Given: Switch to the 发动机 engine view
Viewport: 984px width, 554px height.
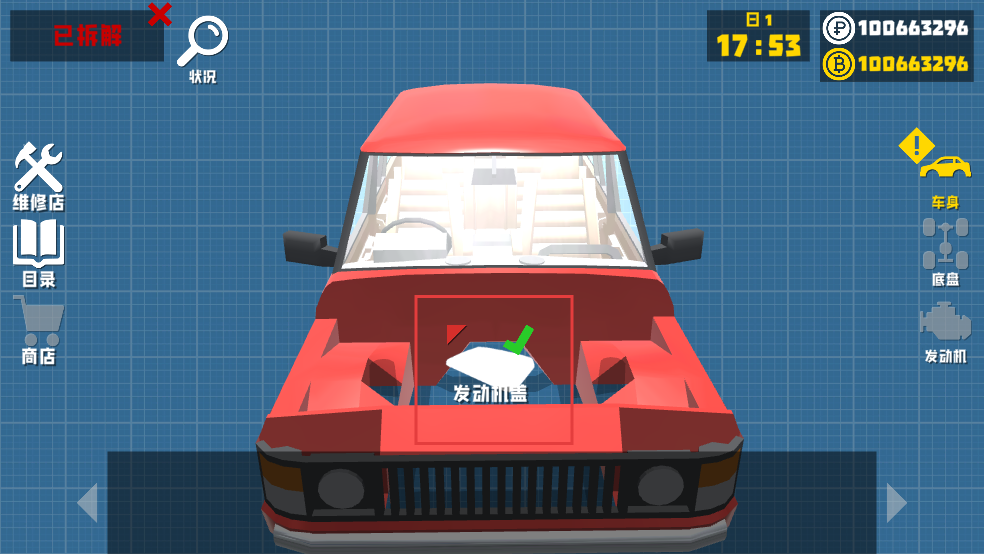Looking at the screenshot, I should (945, 330).
